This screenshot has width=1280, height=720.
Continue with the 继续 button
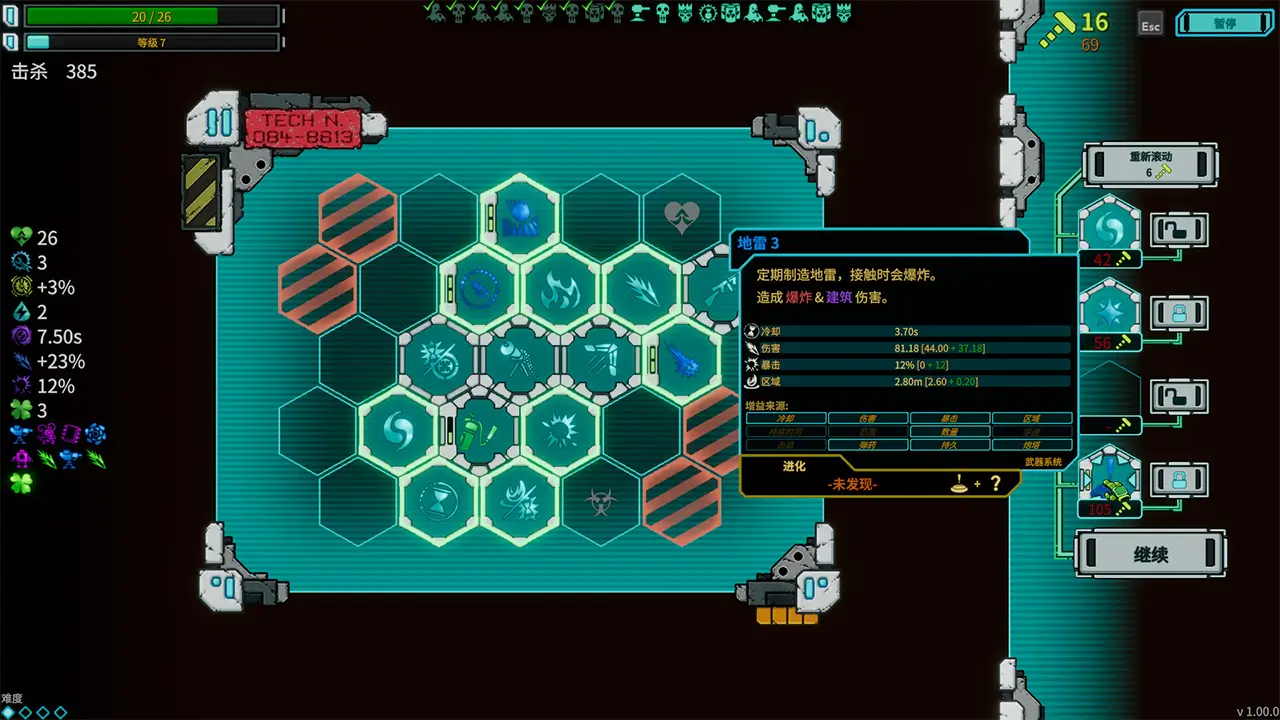click(1150, 554)
